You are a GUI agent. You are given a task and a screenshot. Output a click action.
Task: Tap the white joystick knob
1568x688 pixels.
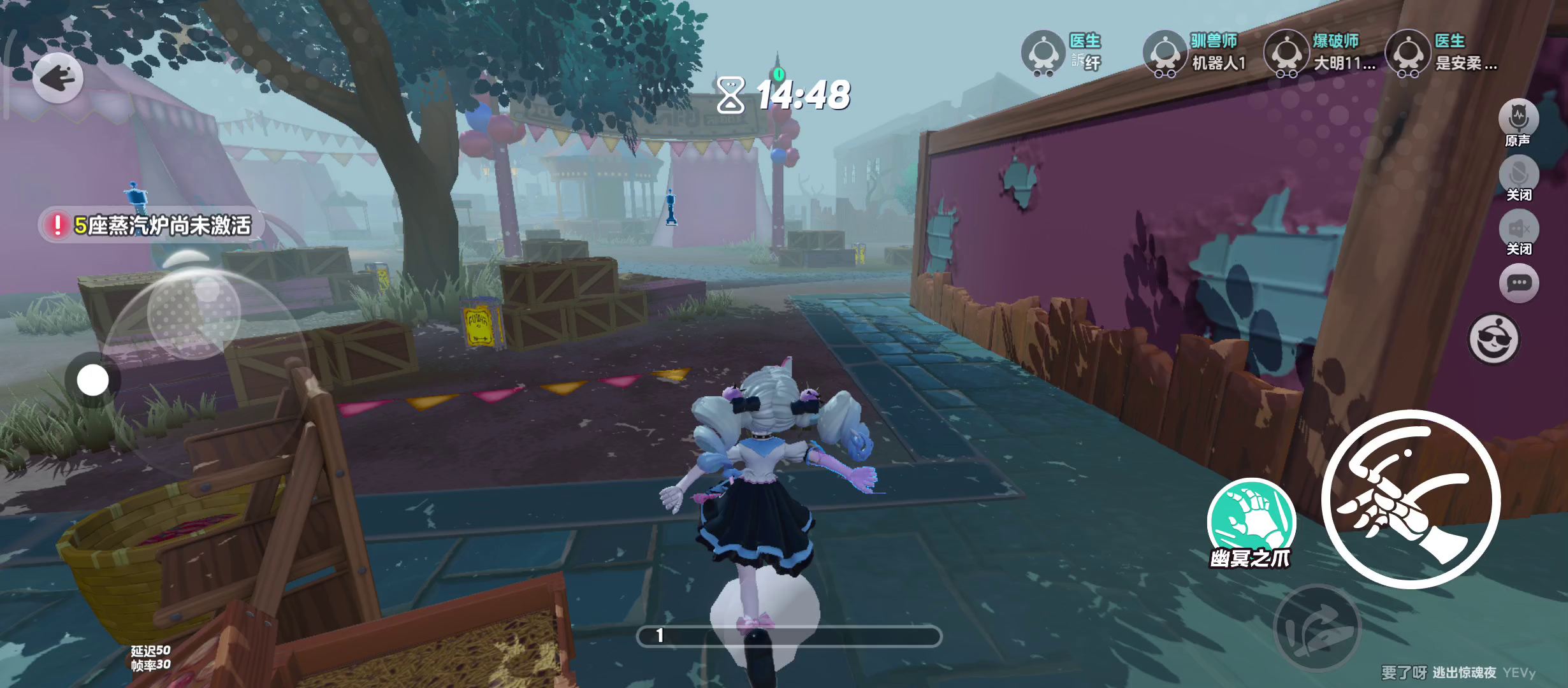pos(93,380)
